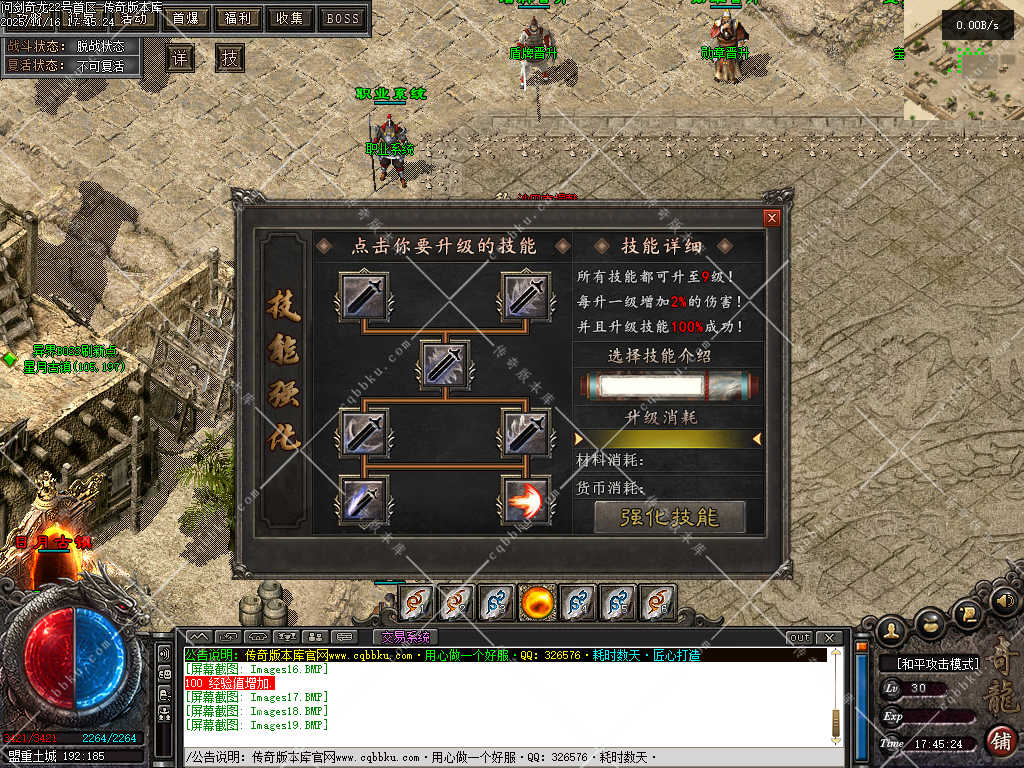Open the BOSS menu
1024x768 pixels.
tap(343, 18)
